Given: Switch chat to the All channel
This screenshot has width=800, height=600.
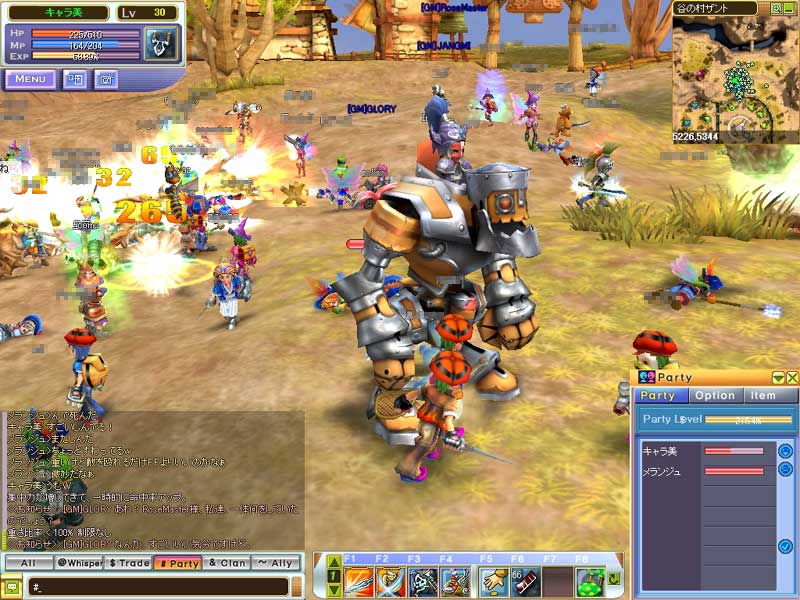Looking at the screenshot, I should (27, 564).
